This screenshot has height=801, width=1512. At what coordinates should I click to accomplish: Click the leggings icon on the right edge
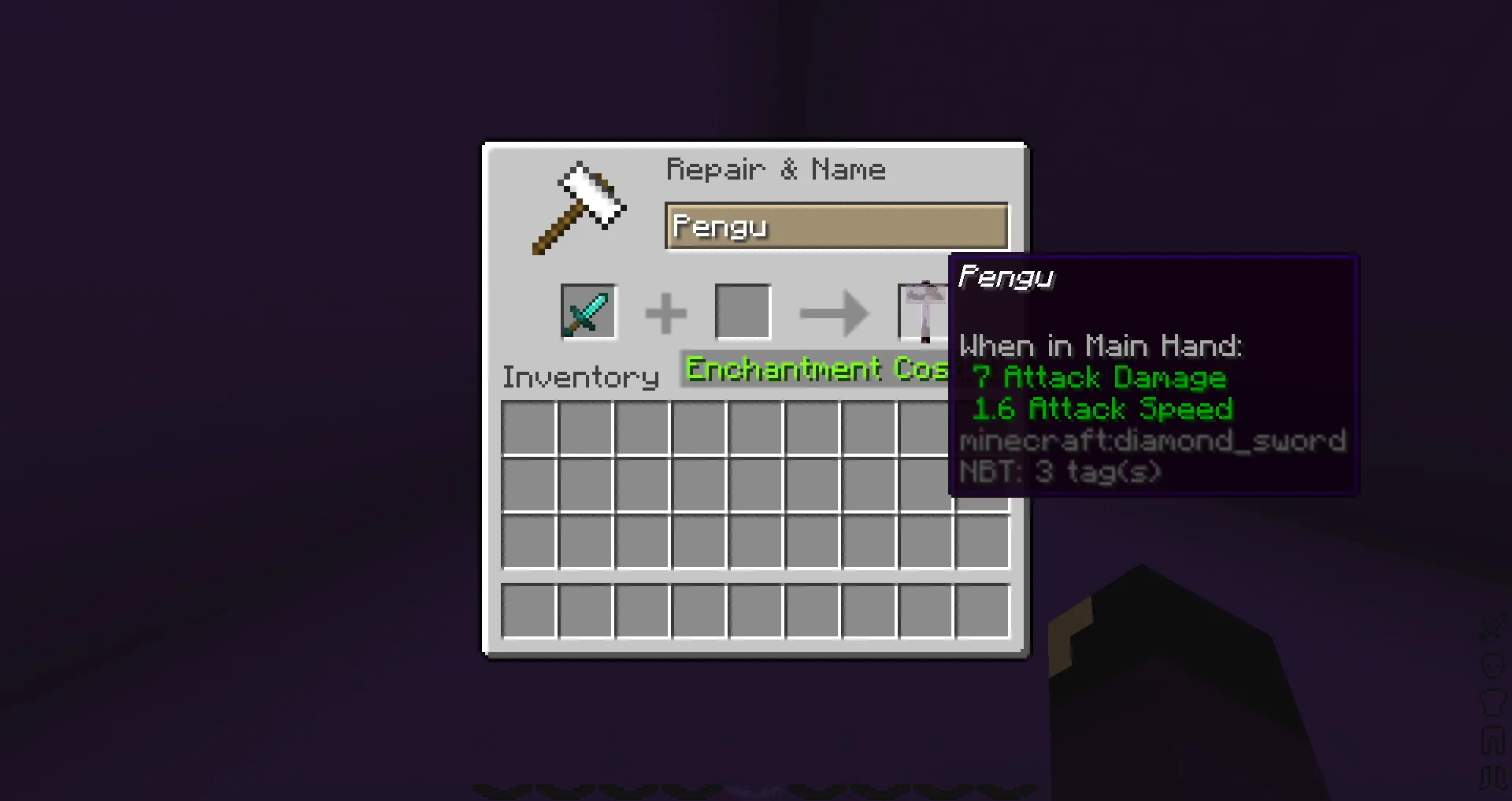tap(1492, 739)
